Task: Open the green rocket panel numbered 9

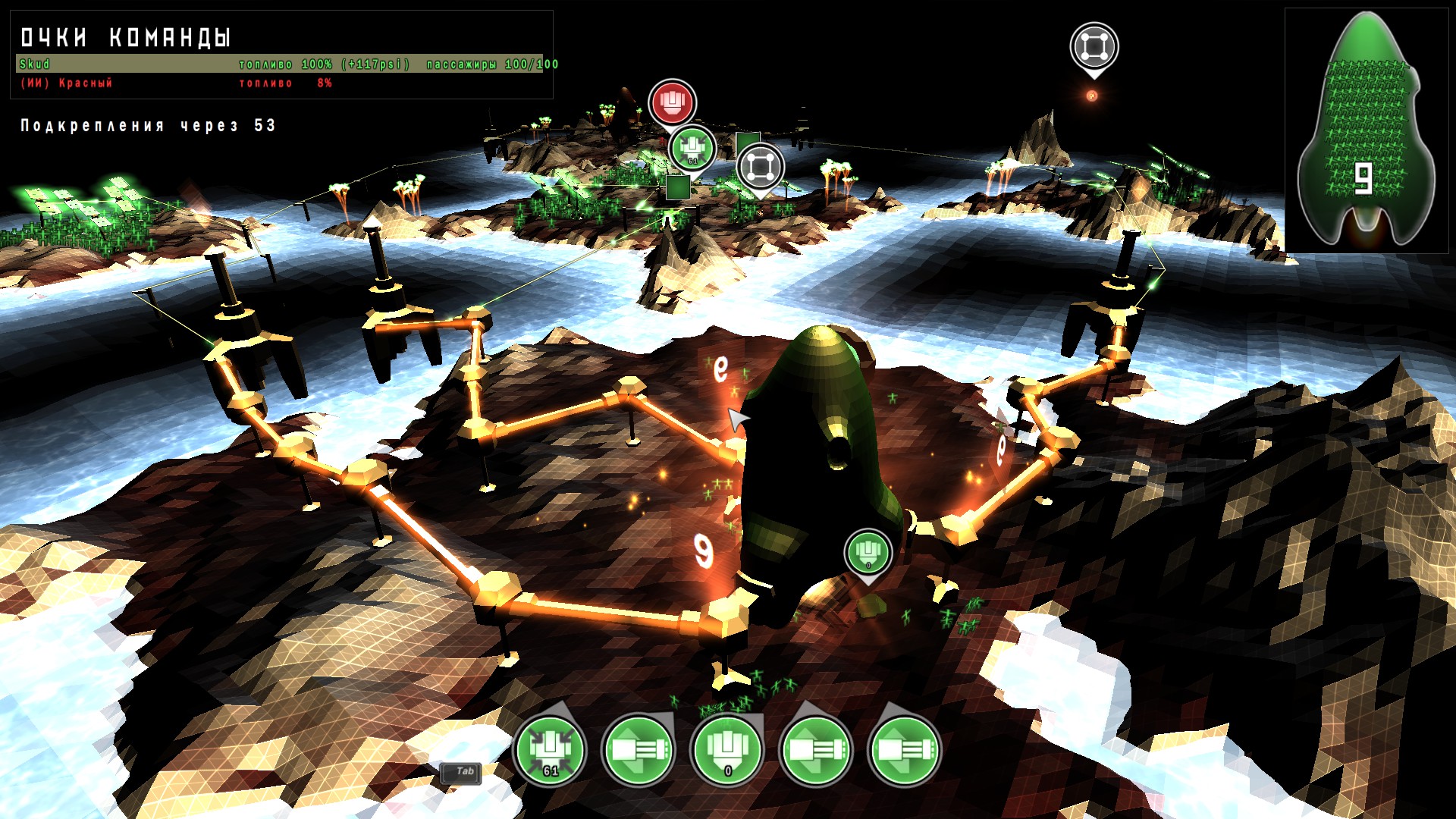Action: click(x=1366, y=130)
